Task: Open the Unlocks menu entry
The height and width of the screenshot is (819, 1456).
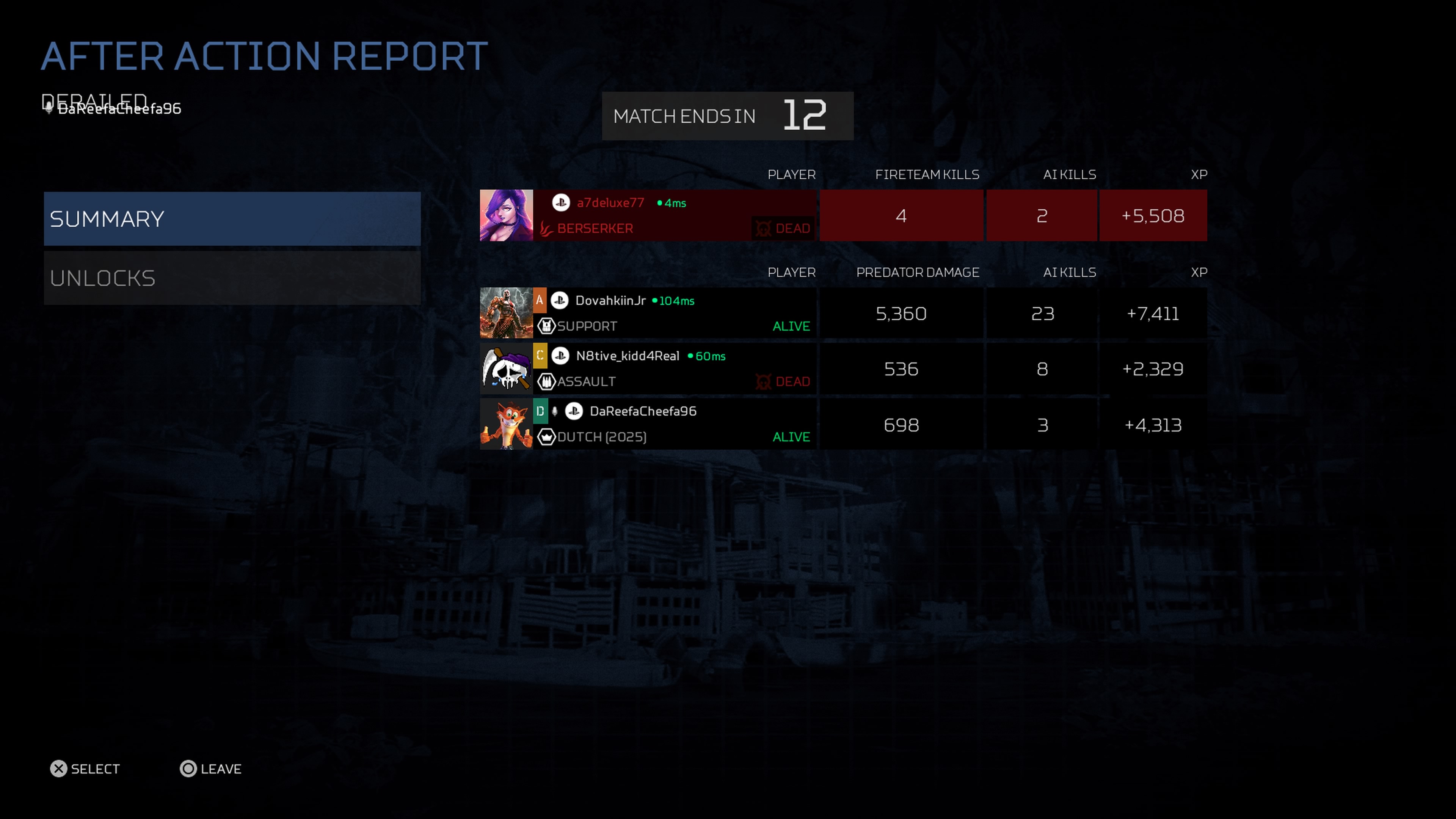Action: (232, 278)
